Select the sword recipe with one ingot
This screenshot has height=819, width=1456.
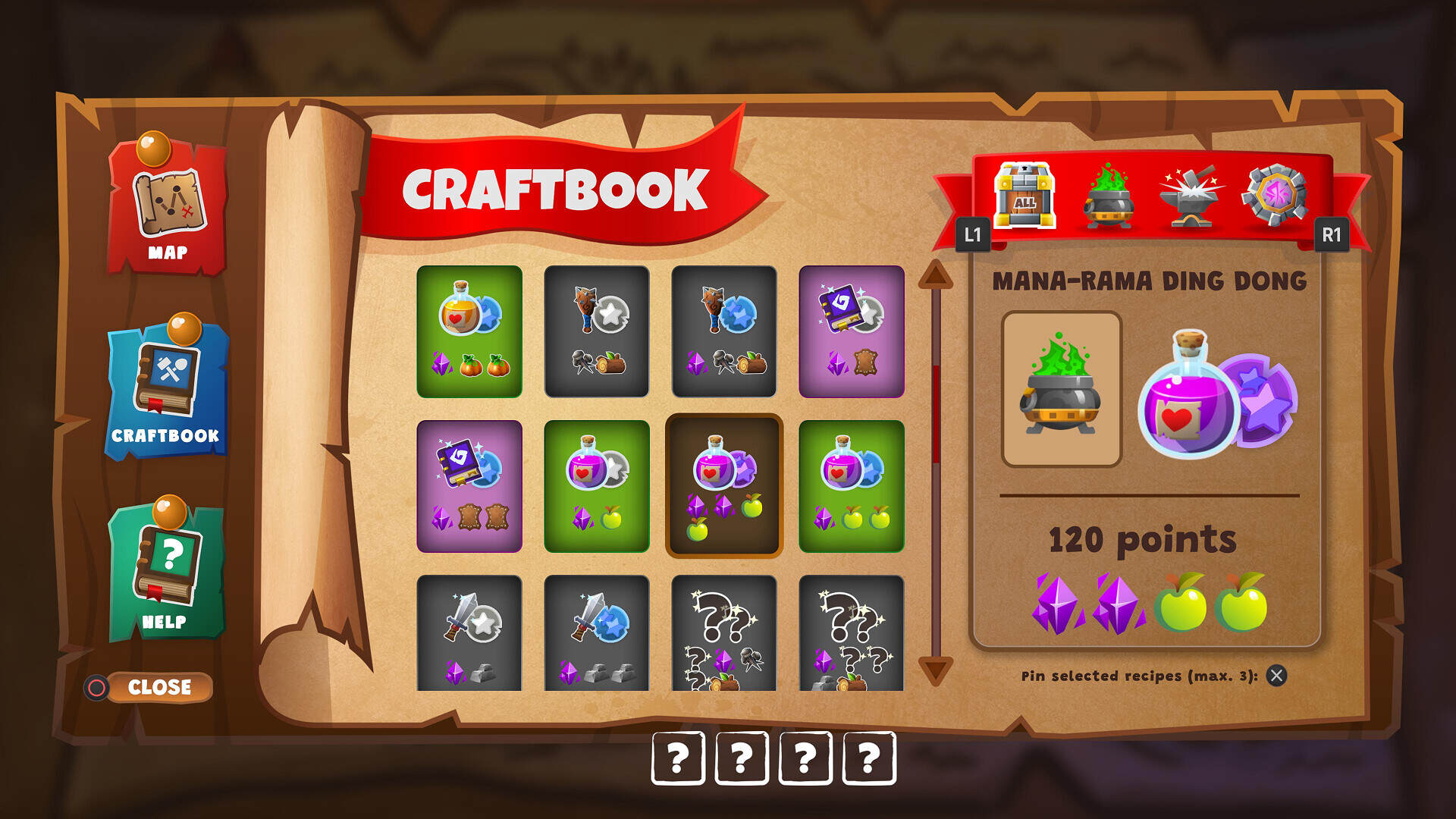pyautogui.click(x=469, y=633)
